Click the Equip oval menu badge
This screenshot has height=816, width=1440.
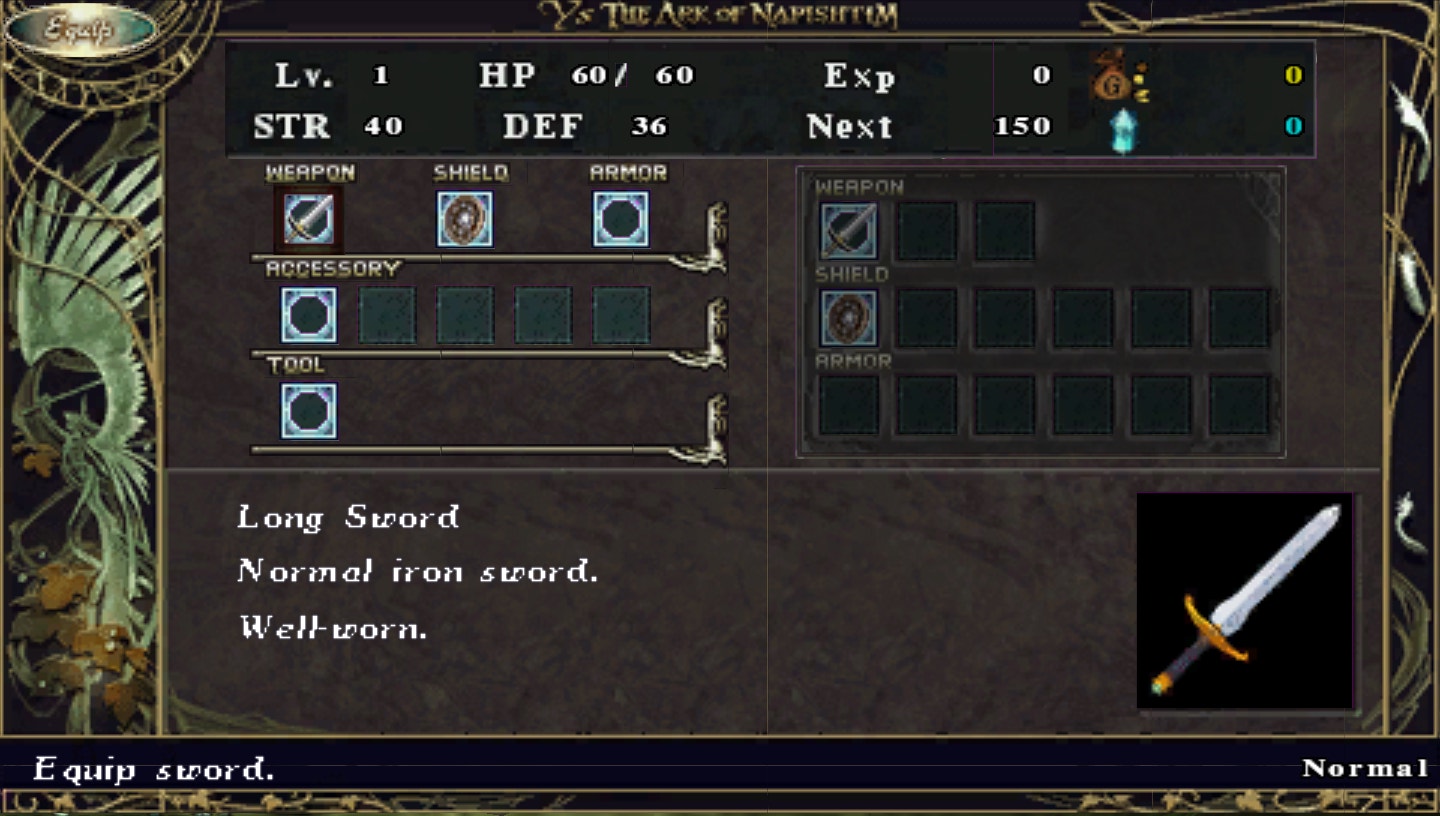click(80, 29)
